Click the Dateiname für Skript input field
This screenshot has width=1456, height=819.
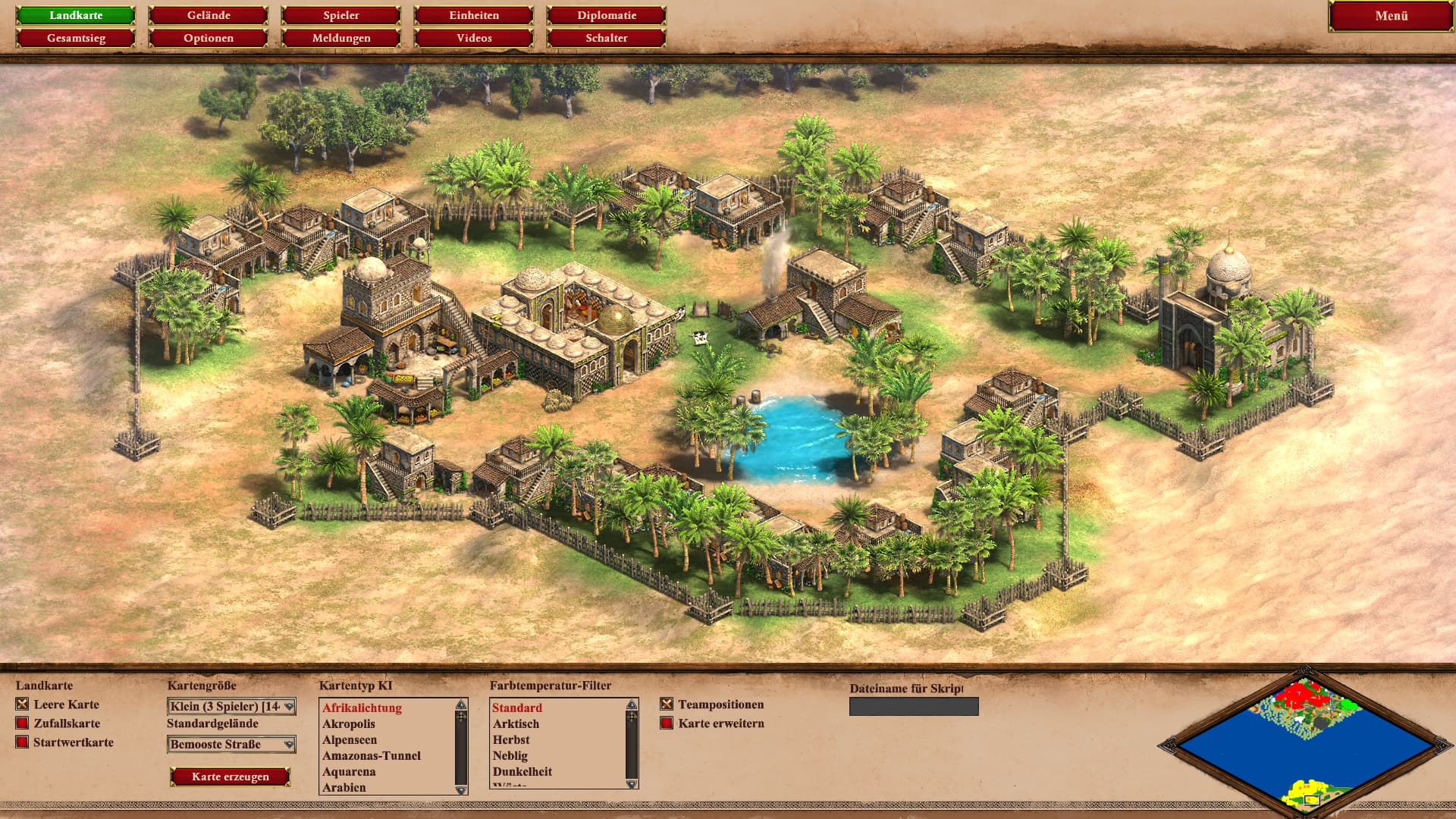(x=914, y=707)
